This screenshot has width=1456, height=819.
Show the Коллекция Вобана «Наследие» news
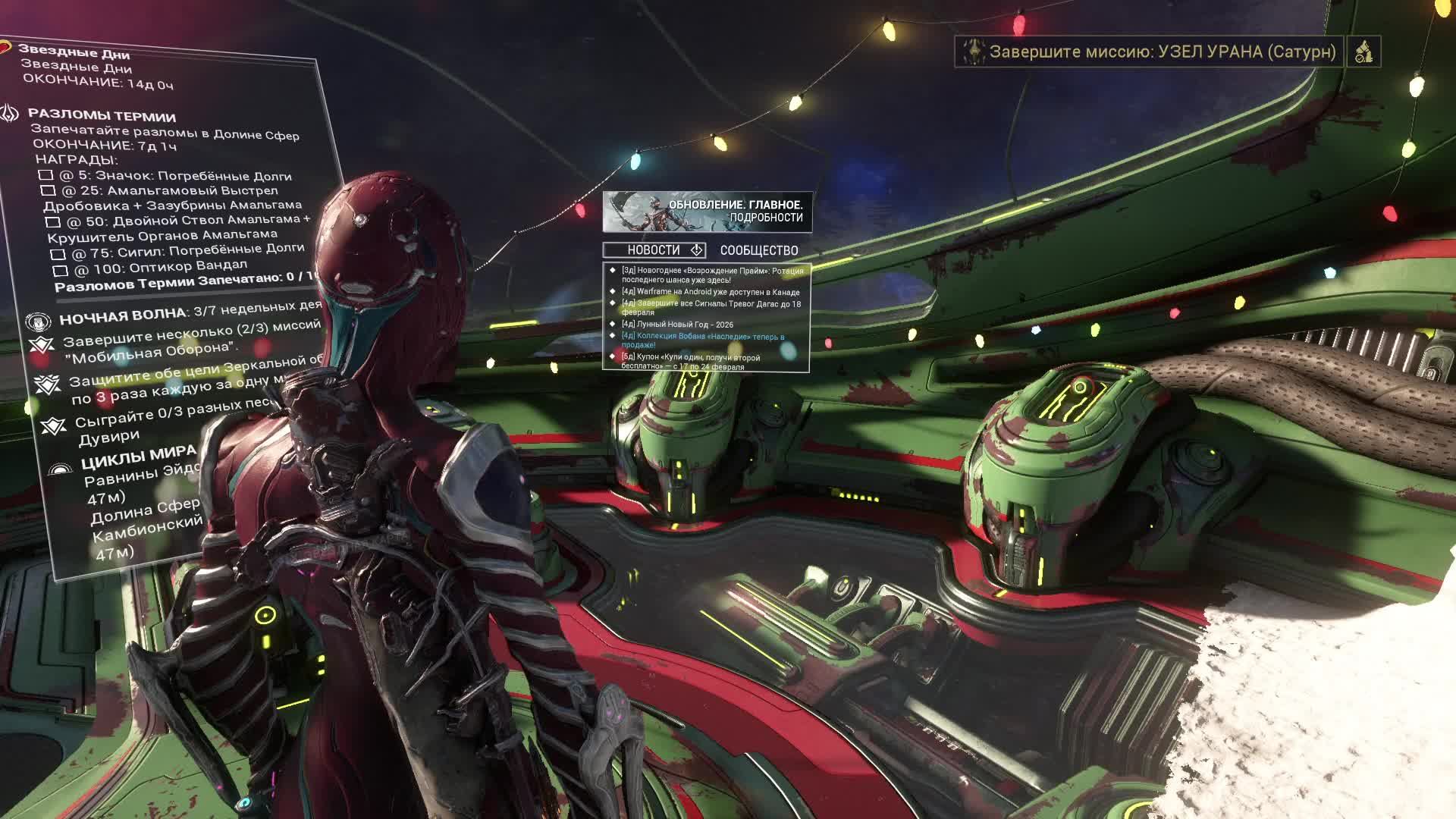point(702,340)
